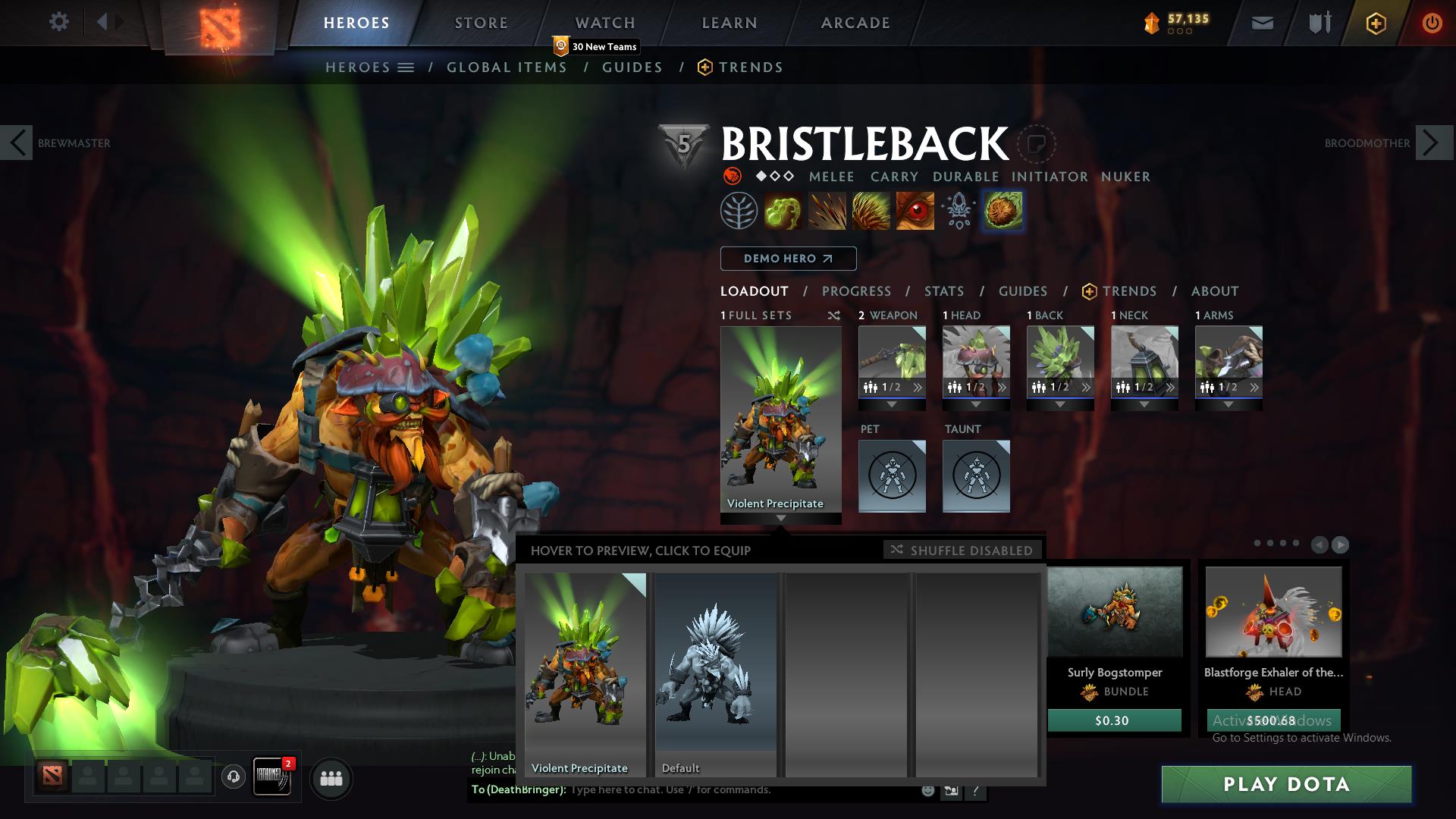Viewport: 1456px width, 819px height.
Task: Open the settings gear icon
Action: [58, 21]
